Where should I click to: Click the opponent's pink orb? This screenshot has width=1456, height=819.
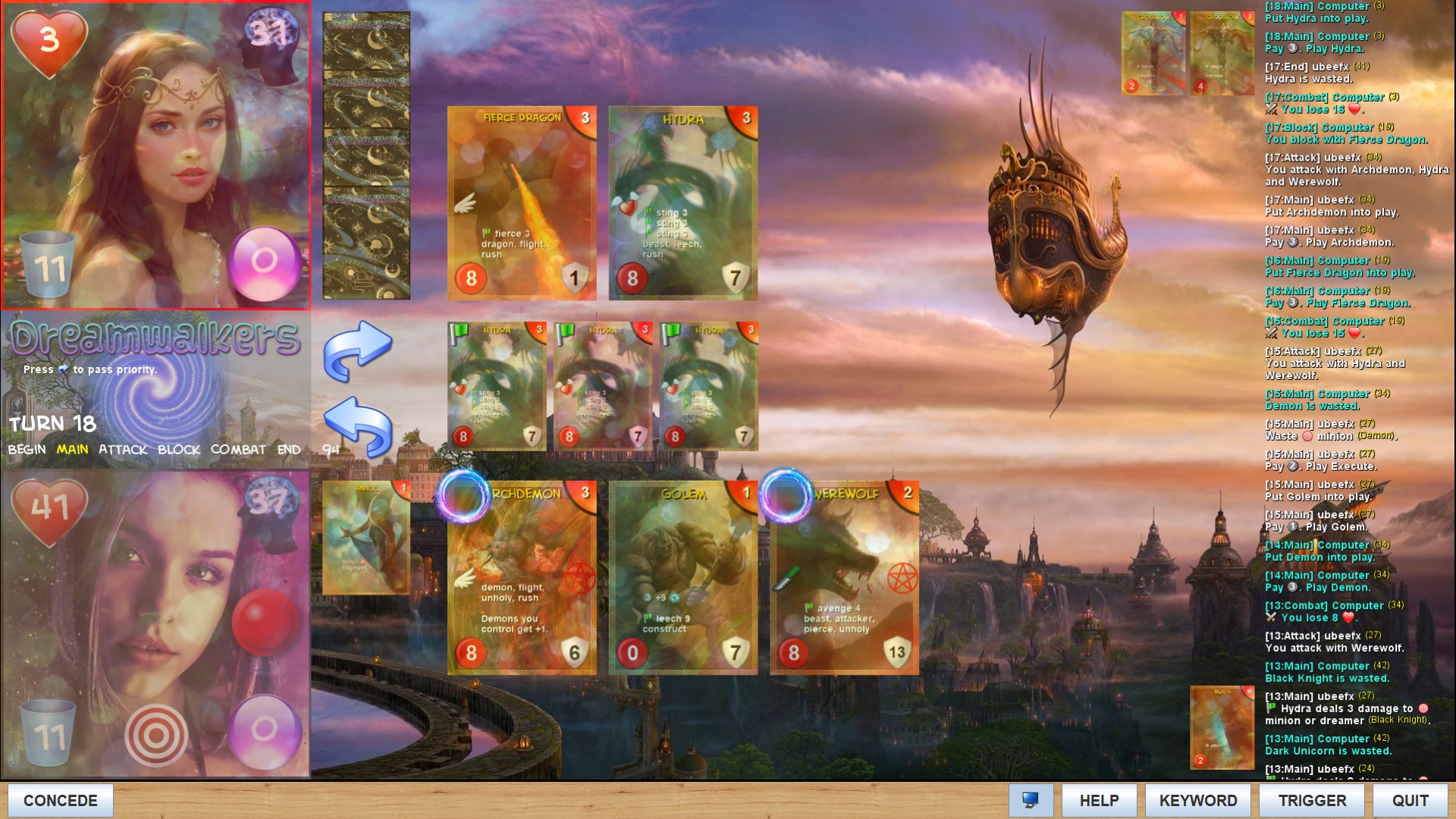pos(264,262)
